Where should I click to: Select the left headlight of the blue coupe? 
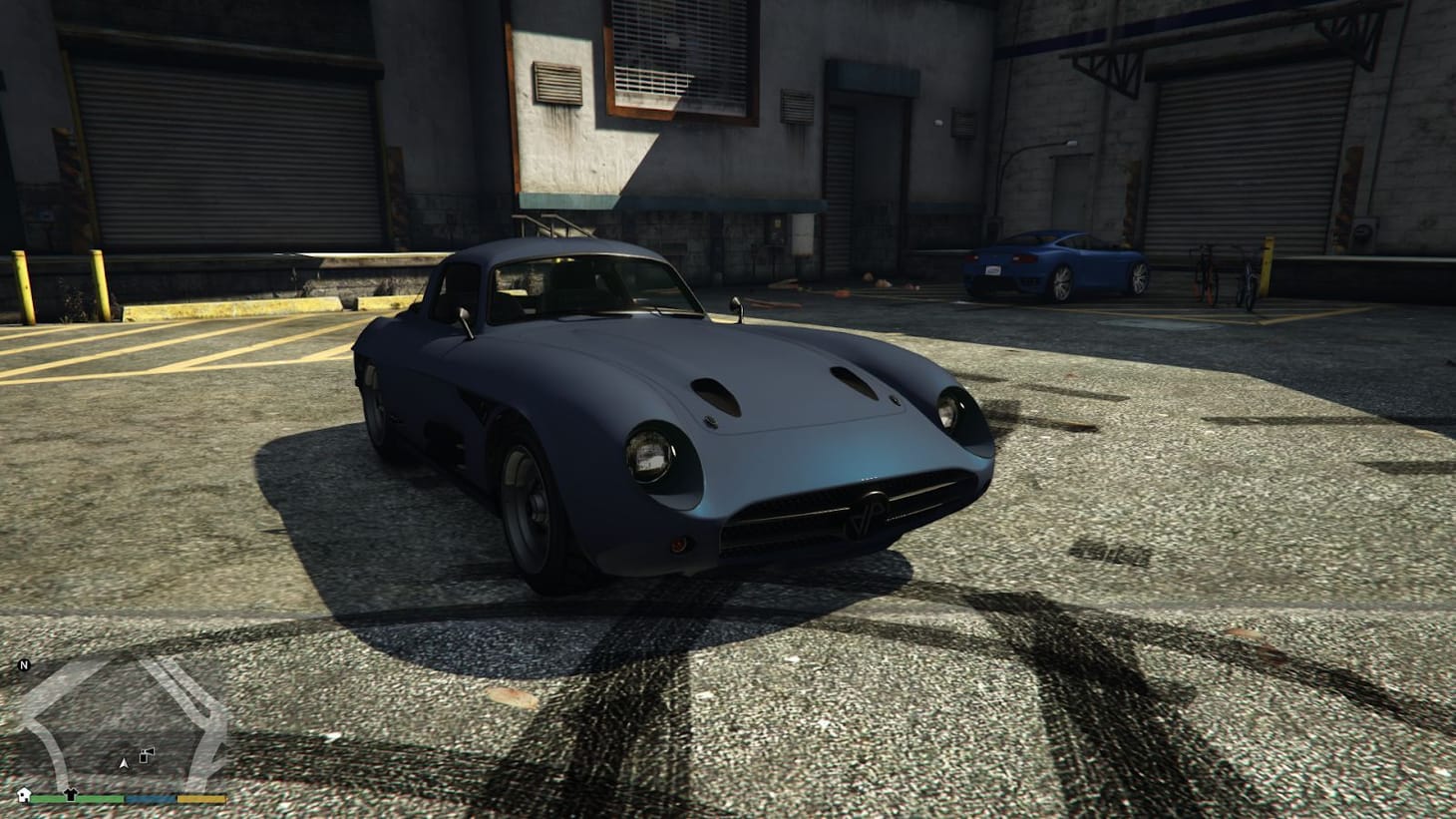(x=650, y=454)
